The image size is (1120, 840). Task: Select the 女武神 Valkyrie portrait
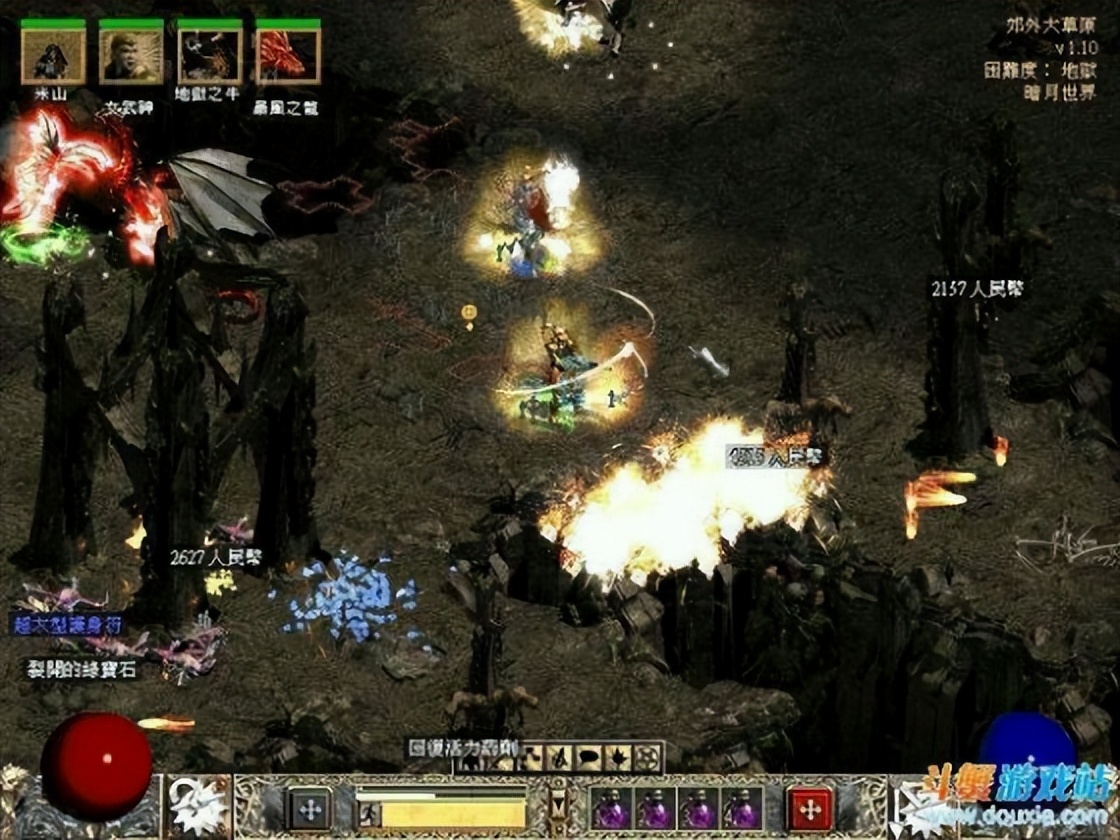(131, 56)
